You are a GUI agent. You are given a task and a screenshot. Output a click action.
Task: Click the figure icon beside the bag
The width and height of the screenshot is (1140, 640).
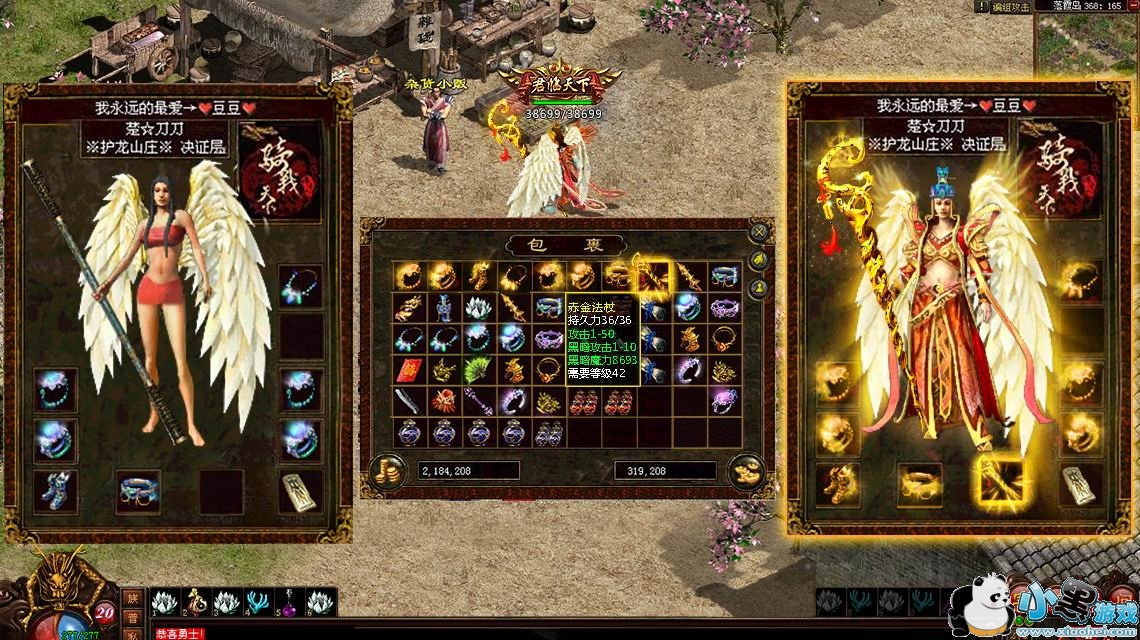760,288
